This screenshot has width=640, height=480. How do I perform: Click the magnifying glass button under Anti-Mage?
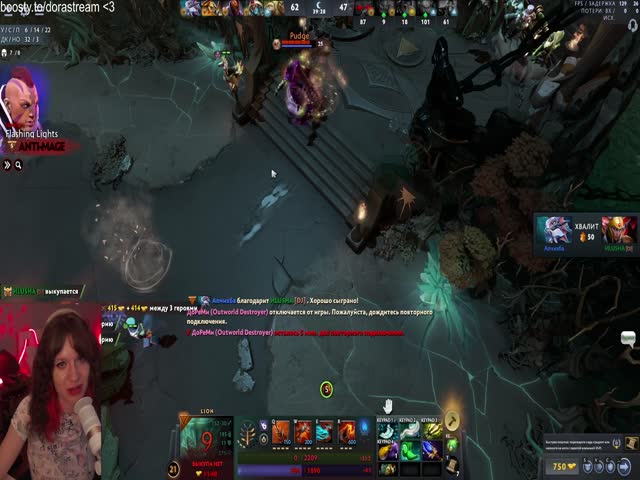18,165
